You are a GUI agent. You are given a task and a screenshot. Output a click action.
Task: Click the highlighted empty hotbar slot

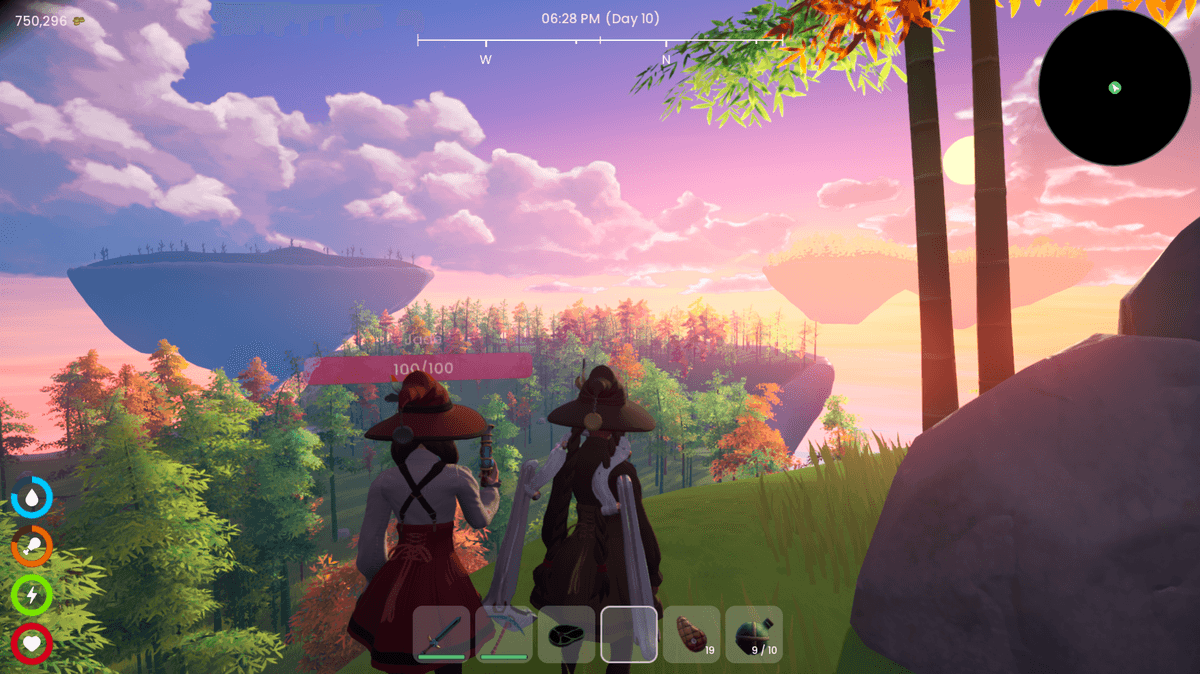coord(629,634)
